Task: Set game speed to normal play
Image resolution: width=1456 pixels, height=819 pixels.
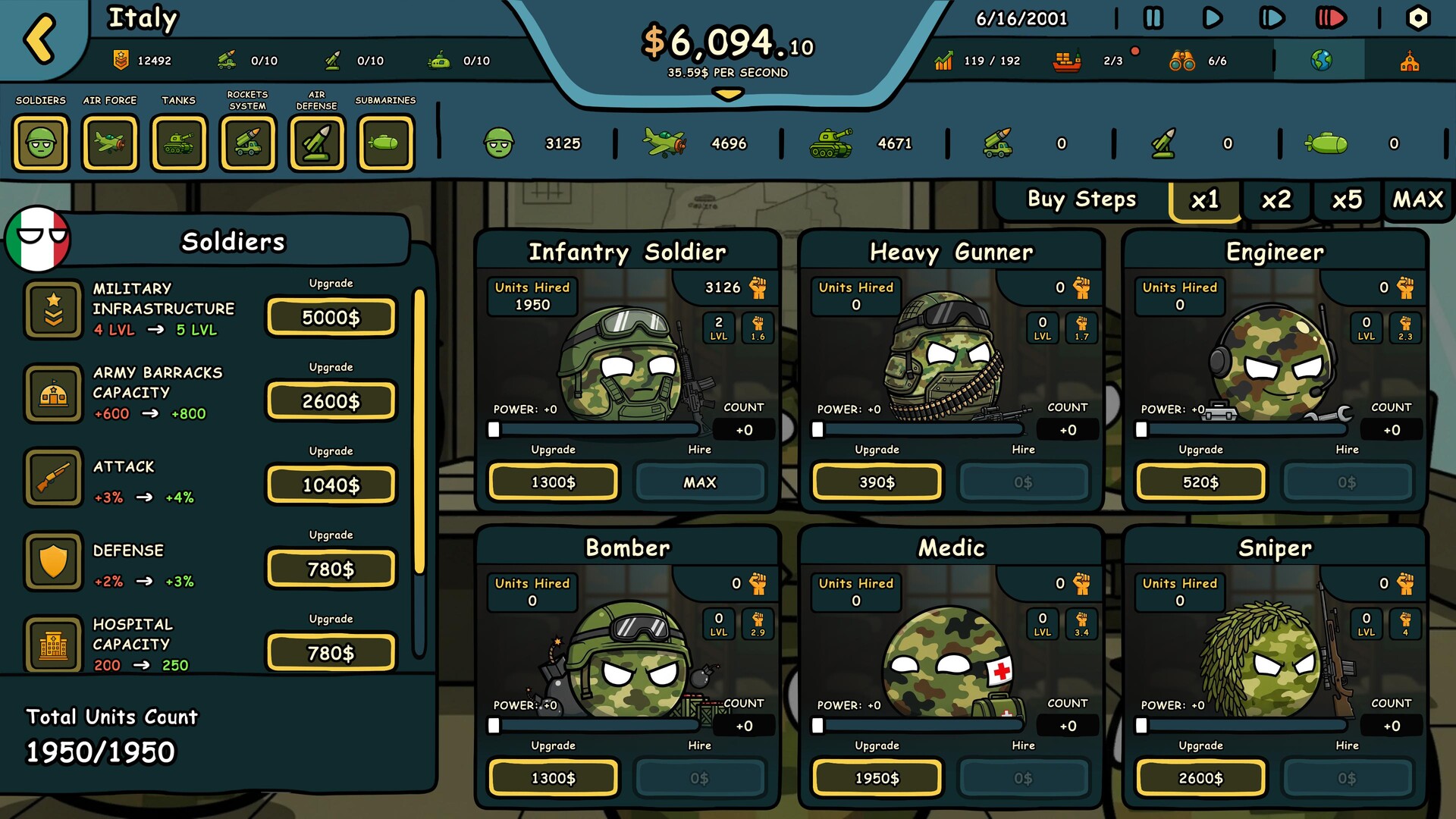Action: click(x=1212, y=18)
